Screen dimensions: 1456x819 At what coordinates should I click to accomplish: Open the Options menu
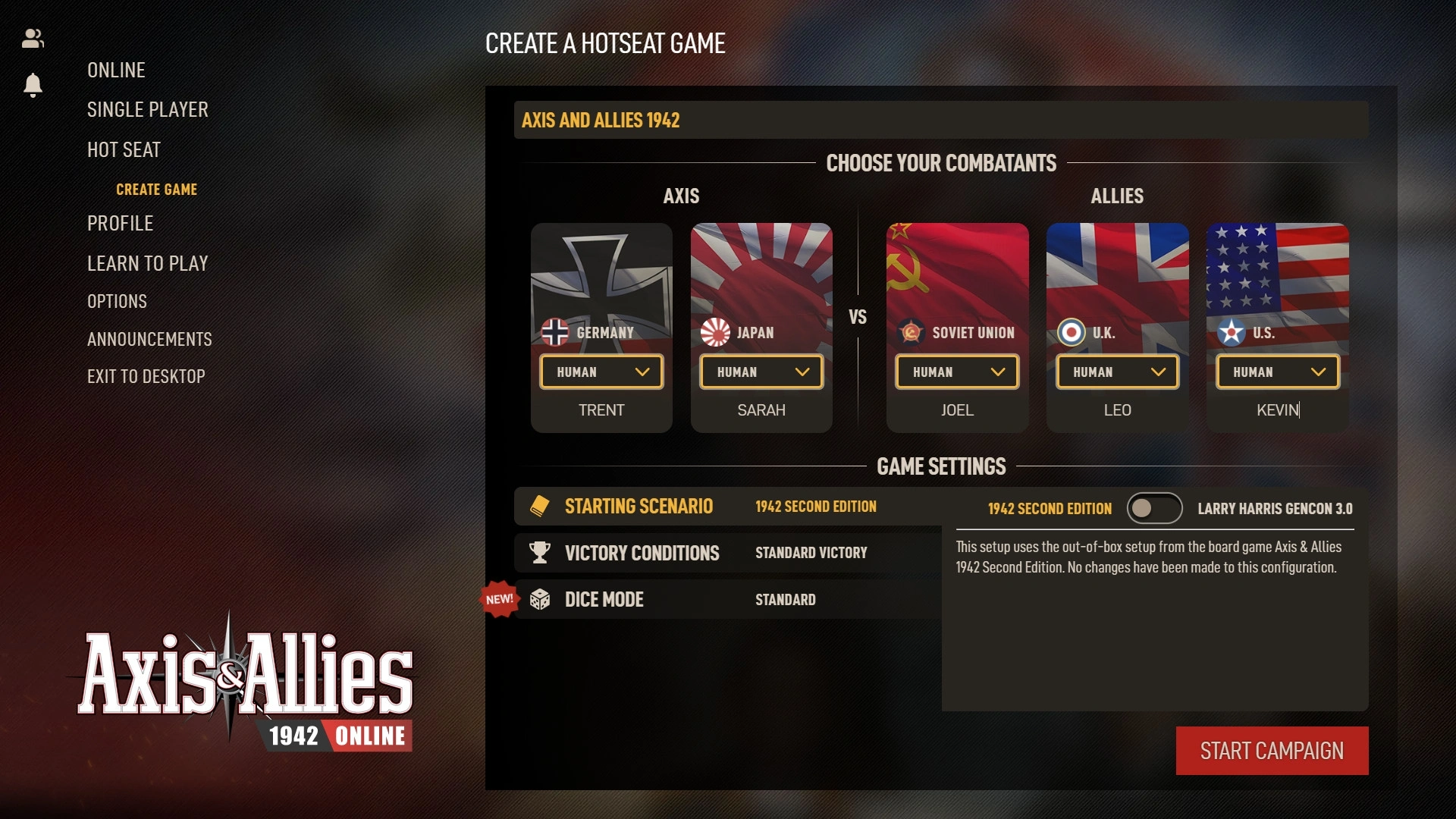(117, 301)
